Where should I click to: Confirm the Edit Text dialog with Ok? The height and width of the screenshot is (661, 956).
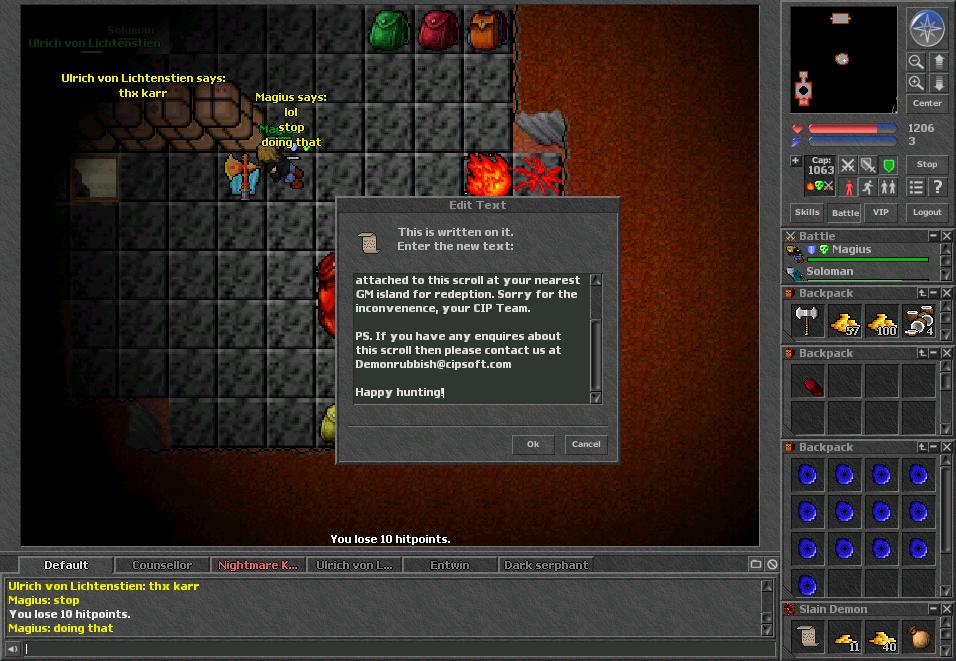coord(533,444)
